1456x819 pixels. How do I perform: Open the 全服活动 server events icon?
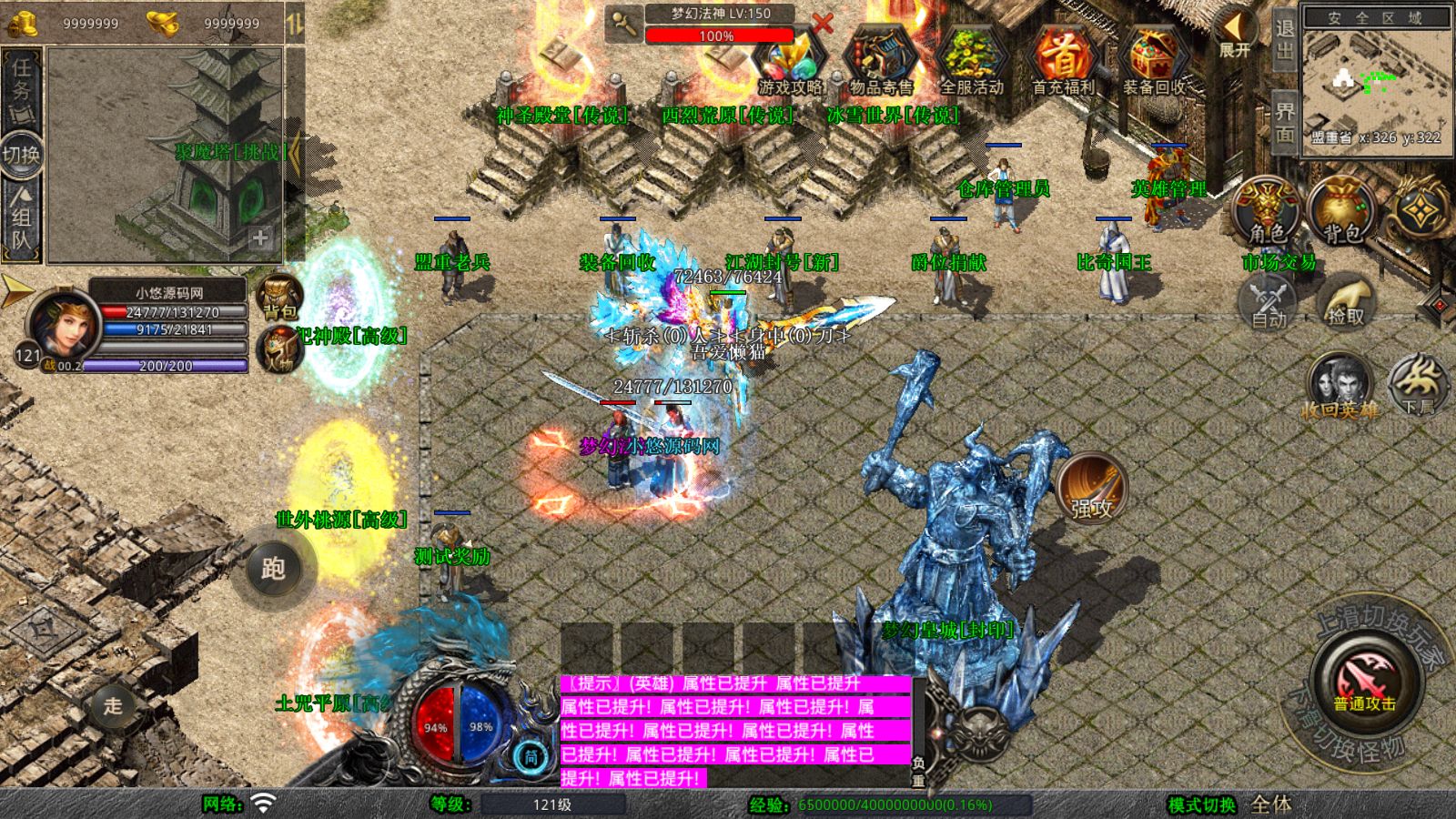click(x=972, y=60)
